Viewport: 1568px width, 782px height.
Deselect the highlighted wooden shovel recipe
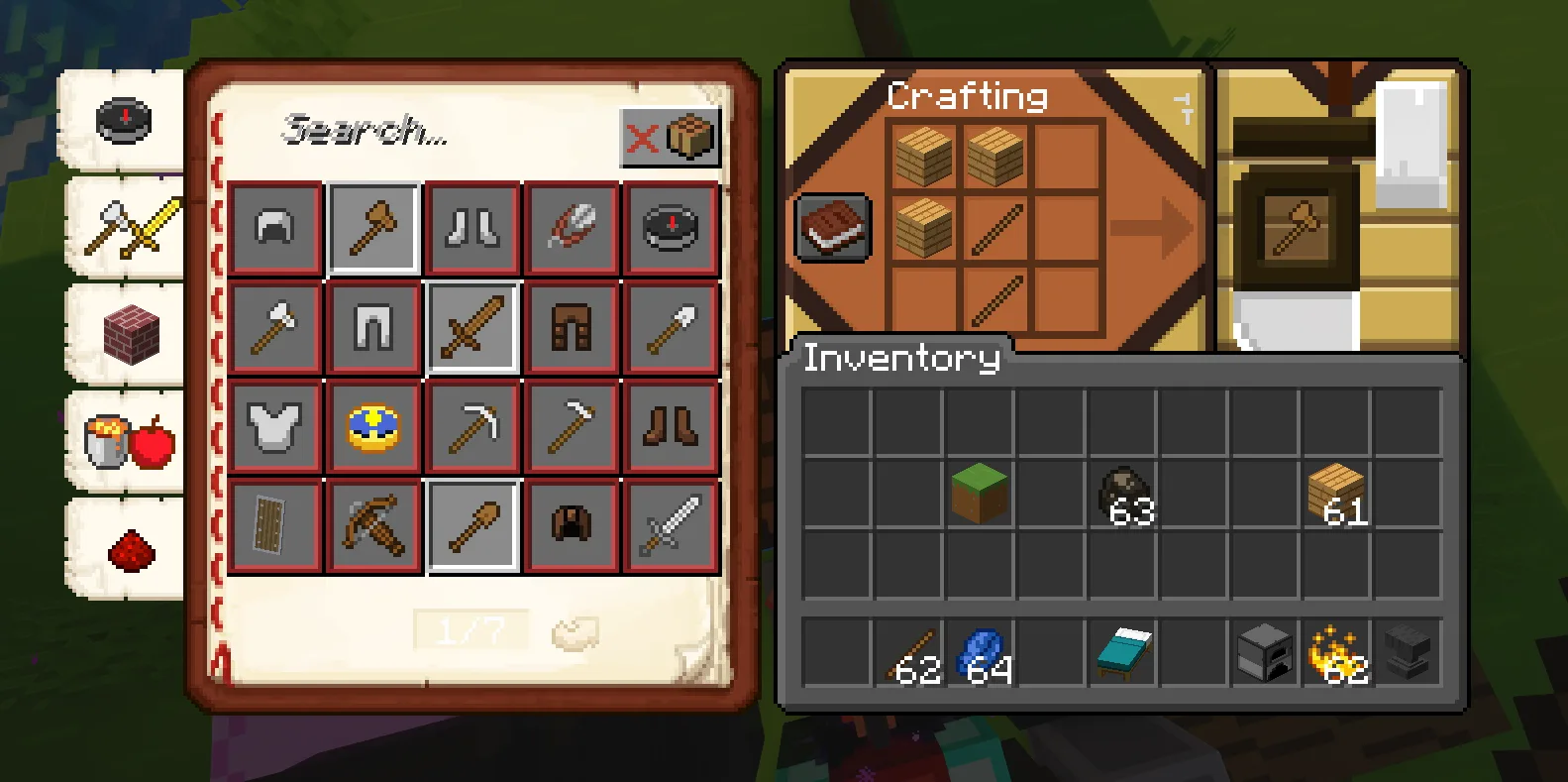(472, 525)
